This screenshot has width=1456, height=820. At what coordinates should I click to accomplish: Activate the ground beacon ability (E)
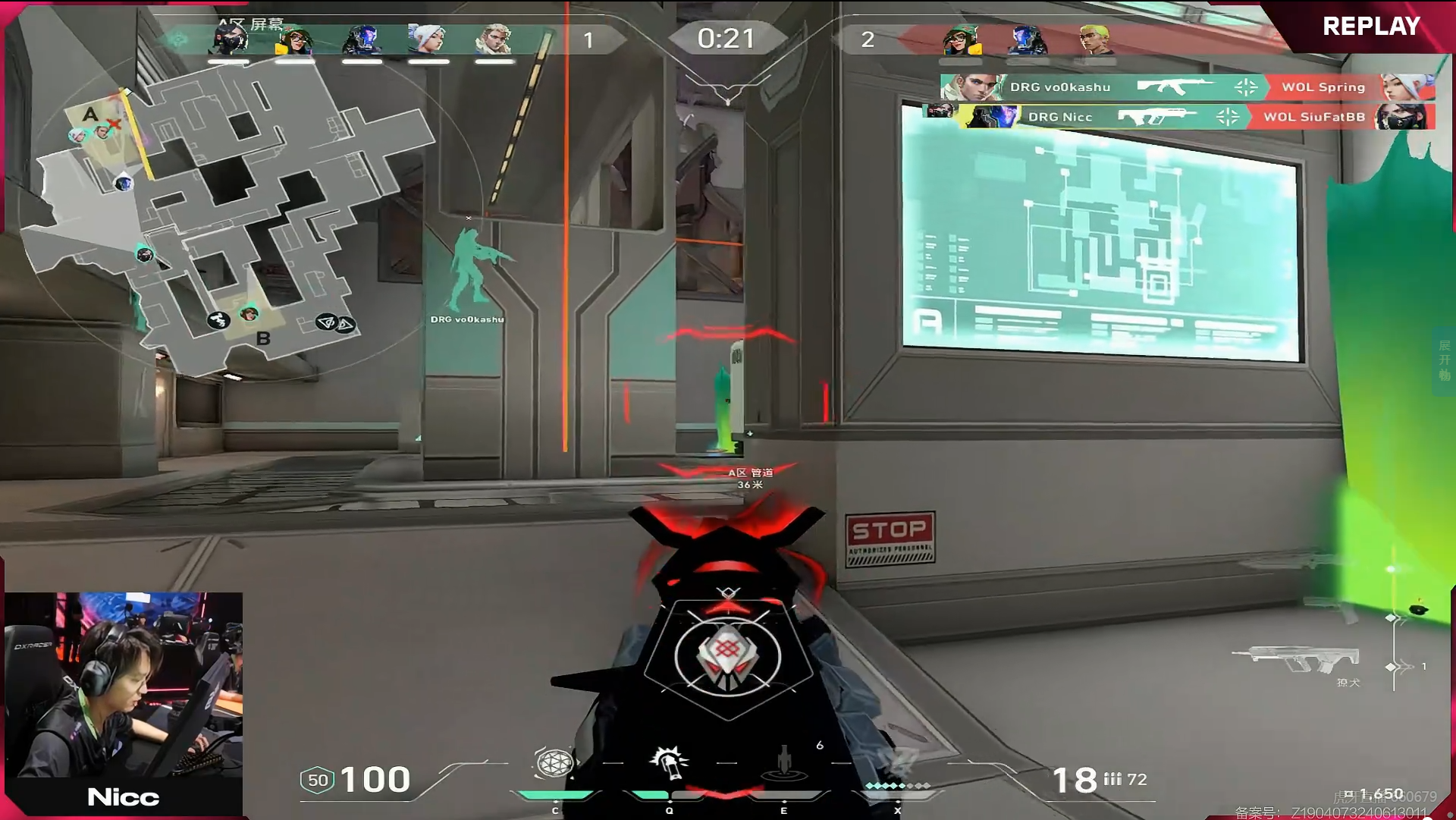click(x=784, y=763)
